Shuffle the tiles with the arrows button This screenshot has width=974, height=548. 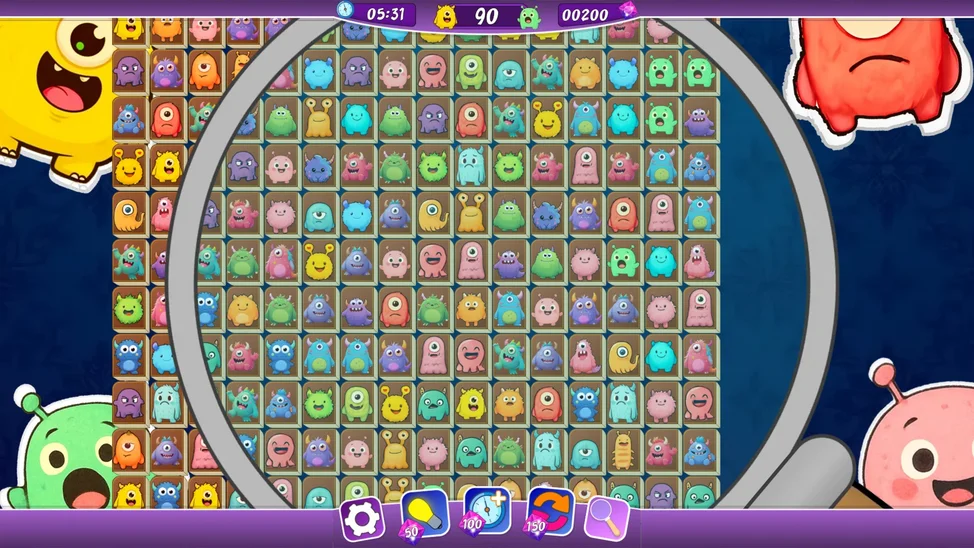pyautogui.click(x=549, y=512)
